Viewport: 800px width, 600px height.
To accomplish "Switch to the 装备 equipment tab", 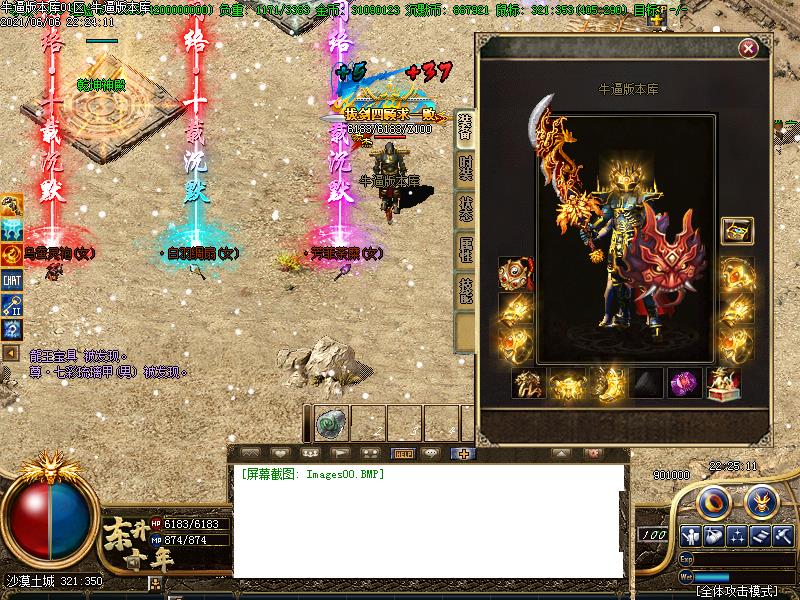I will click(465, 126).
